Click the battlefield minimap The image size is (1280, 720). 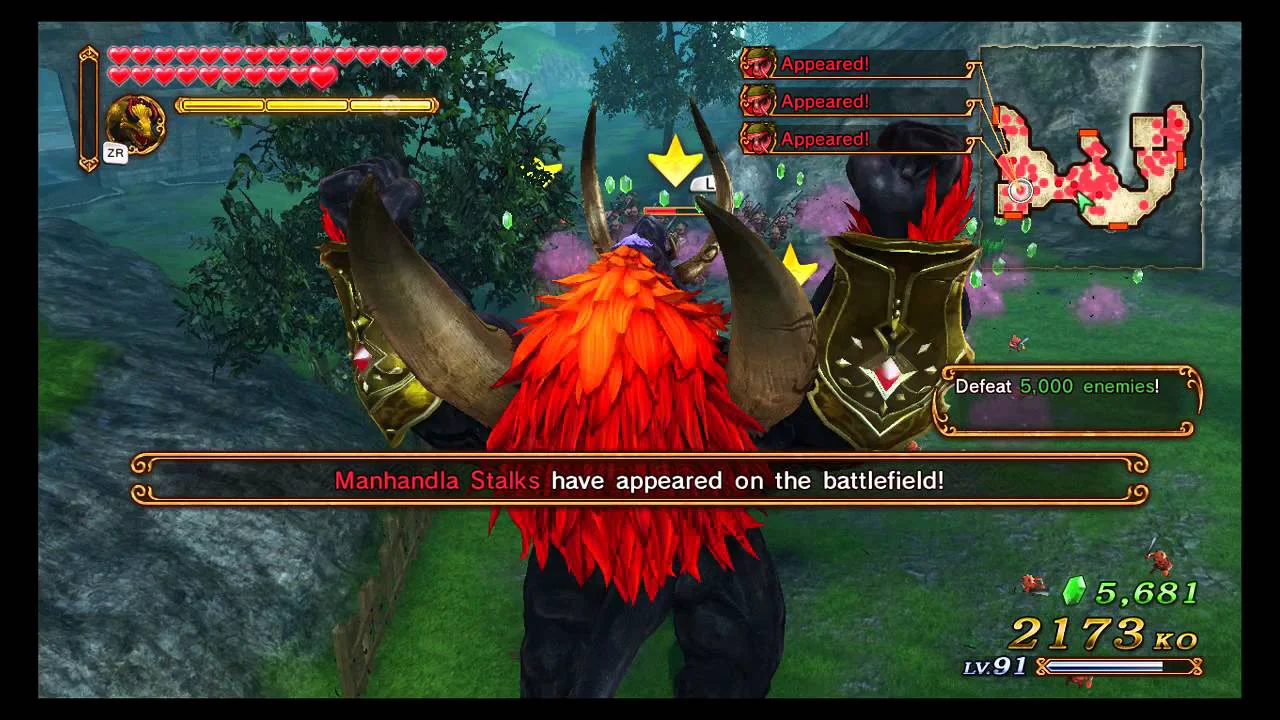pos(1091,155)
